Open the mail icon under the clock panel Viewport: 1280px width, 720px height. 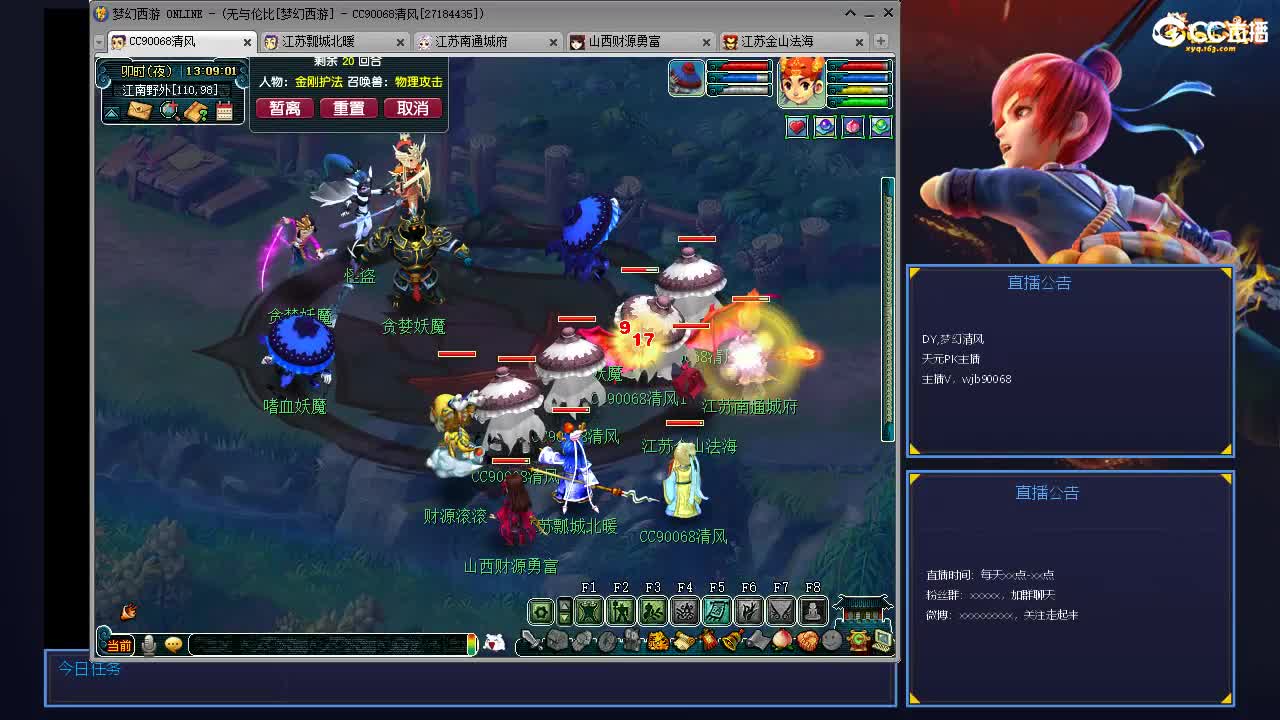[139, 112]
